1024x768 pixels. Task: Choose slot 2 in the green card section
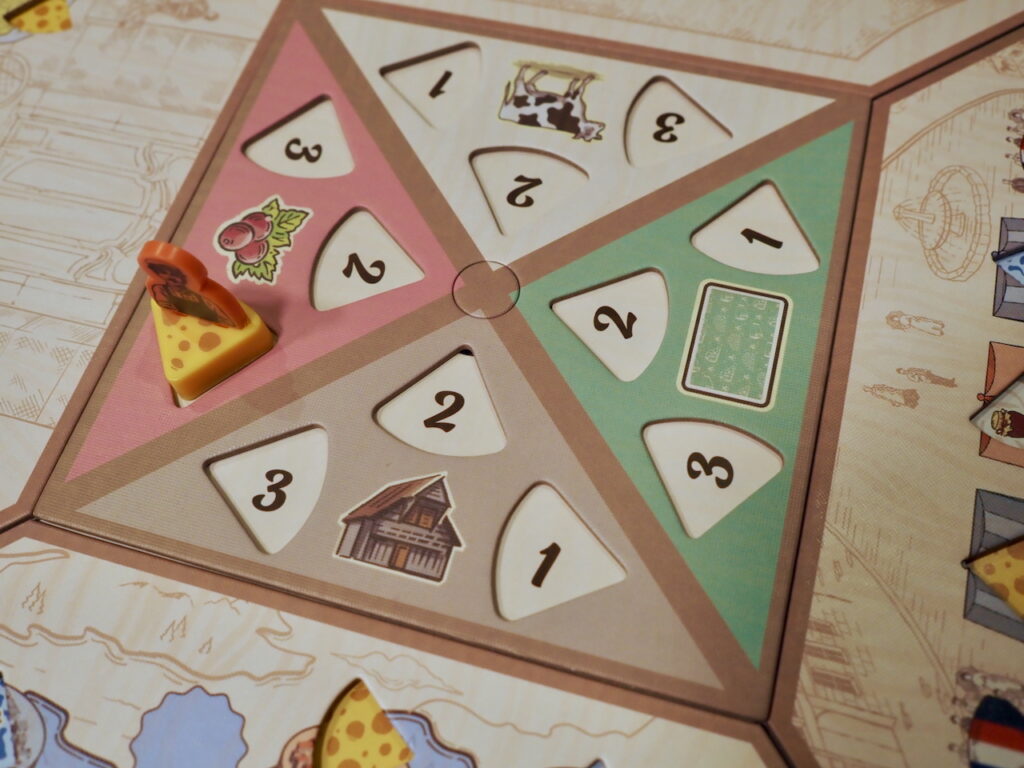pos(615,320)
